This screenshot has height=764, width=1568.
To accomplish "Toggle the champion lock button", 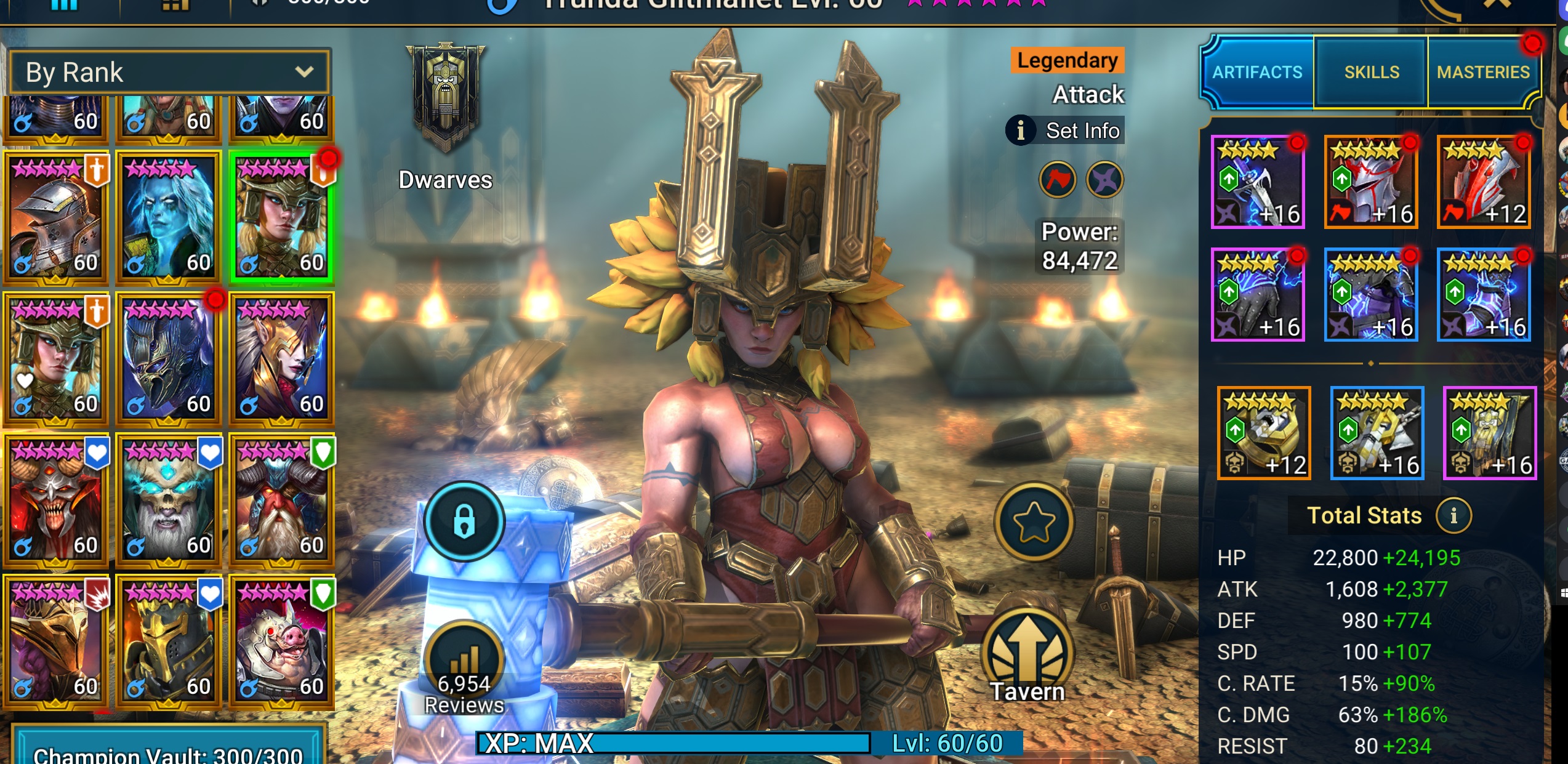I will pyautogui.click(x=464, y=521).
